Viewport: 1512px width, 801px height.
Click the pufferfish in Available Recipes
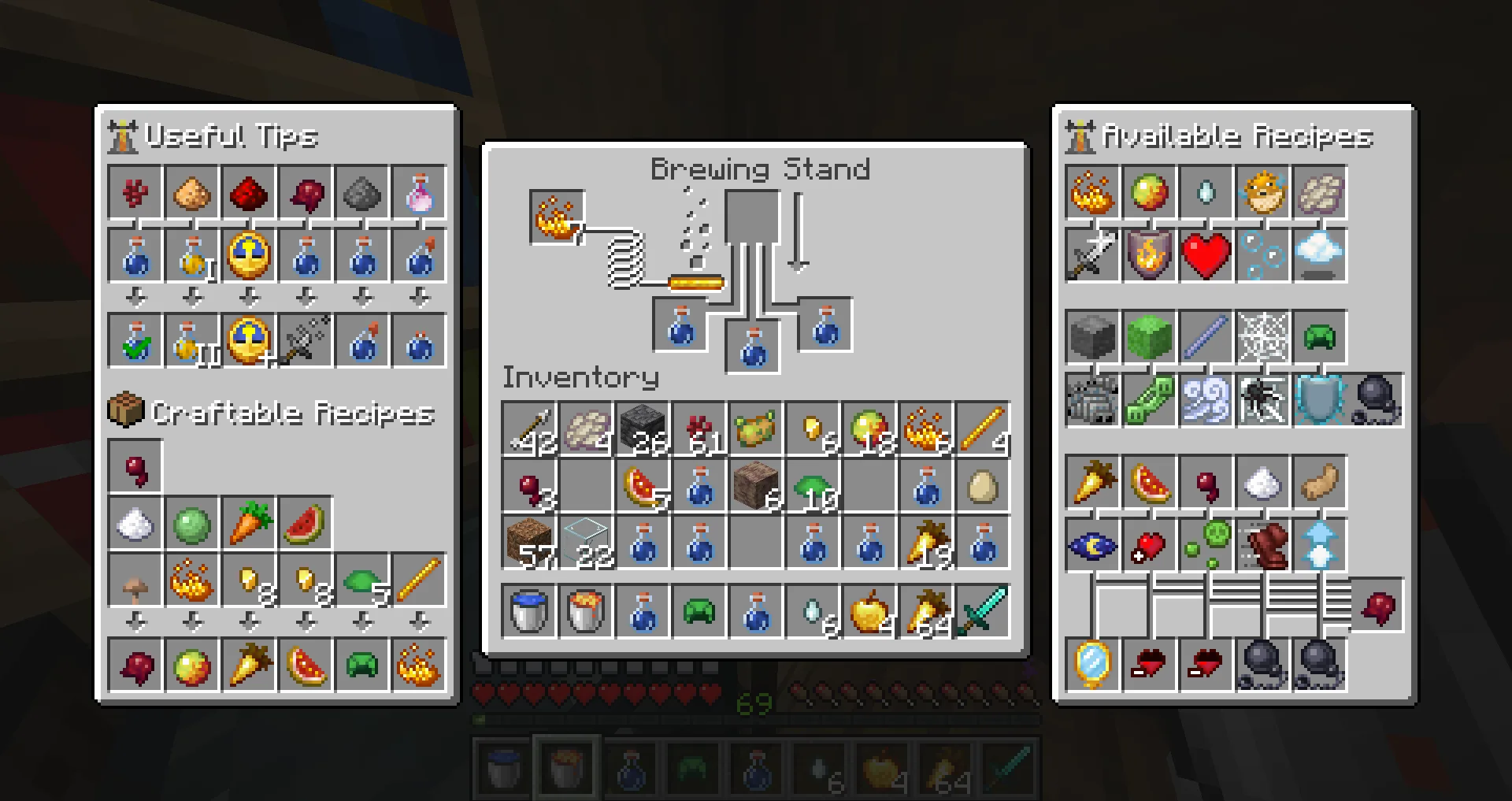coord(1264,193)
